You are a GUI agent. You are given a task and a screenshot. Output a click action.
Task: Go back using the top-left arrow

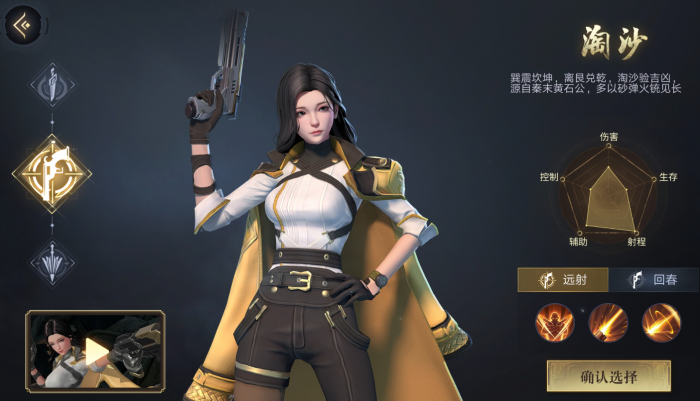pos(23,25)
